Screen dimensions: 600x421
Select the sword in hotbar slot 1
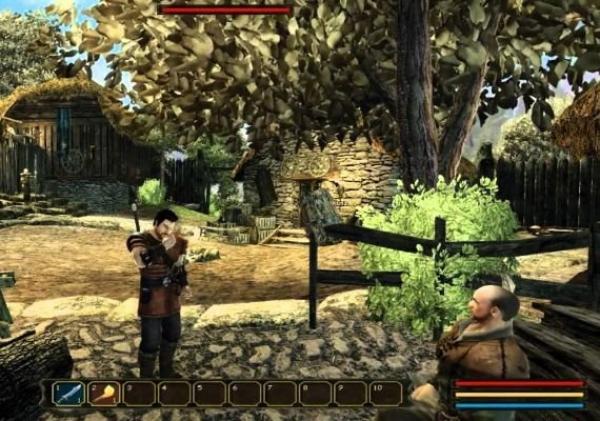pos(69,393)
